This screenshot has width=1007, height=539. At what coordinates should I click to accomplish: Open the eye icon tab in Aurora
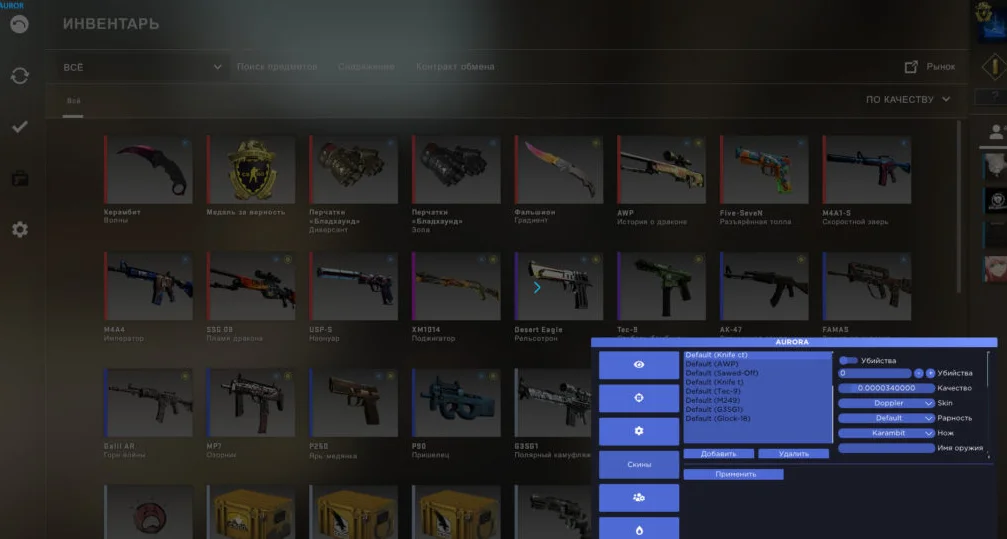point(639,366)
